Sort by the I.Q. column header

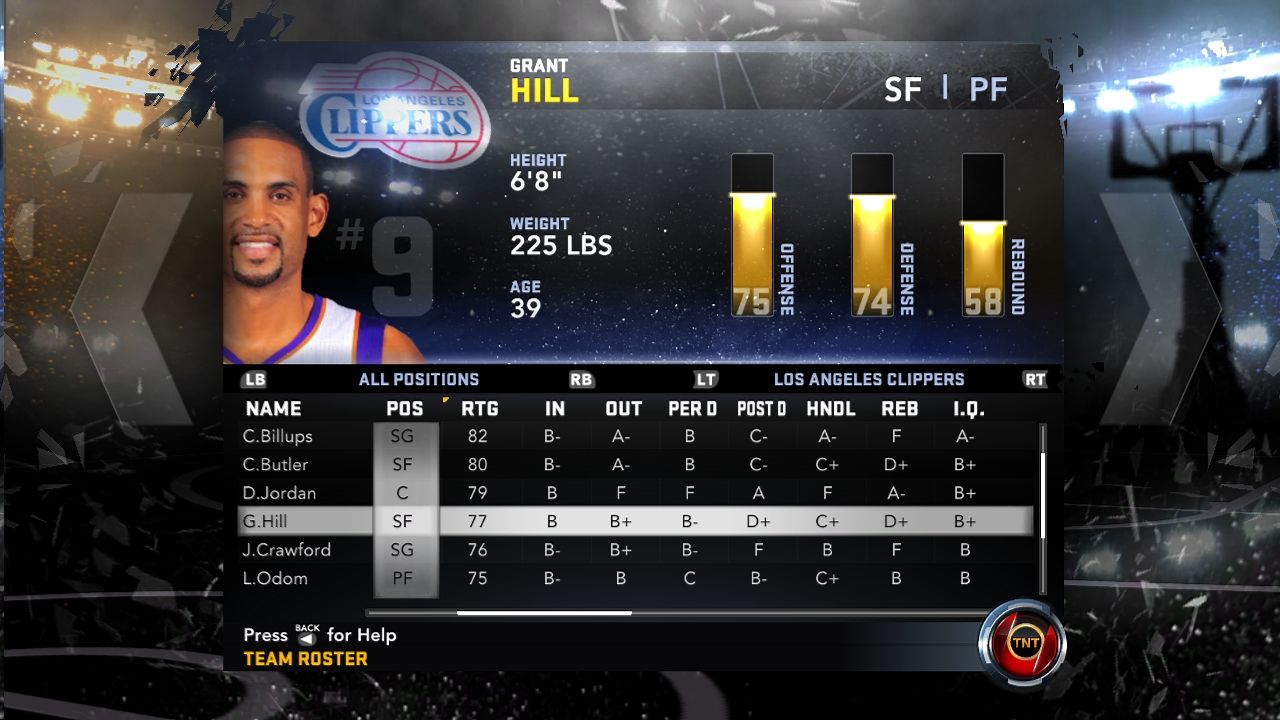coord(968,408)
